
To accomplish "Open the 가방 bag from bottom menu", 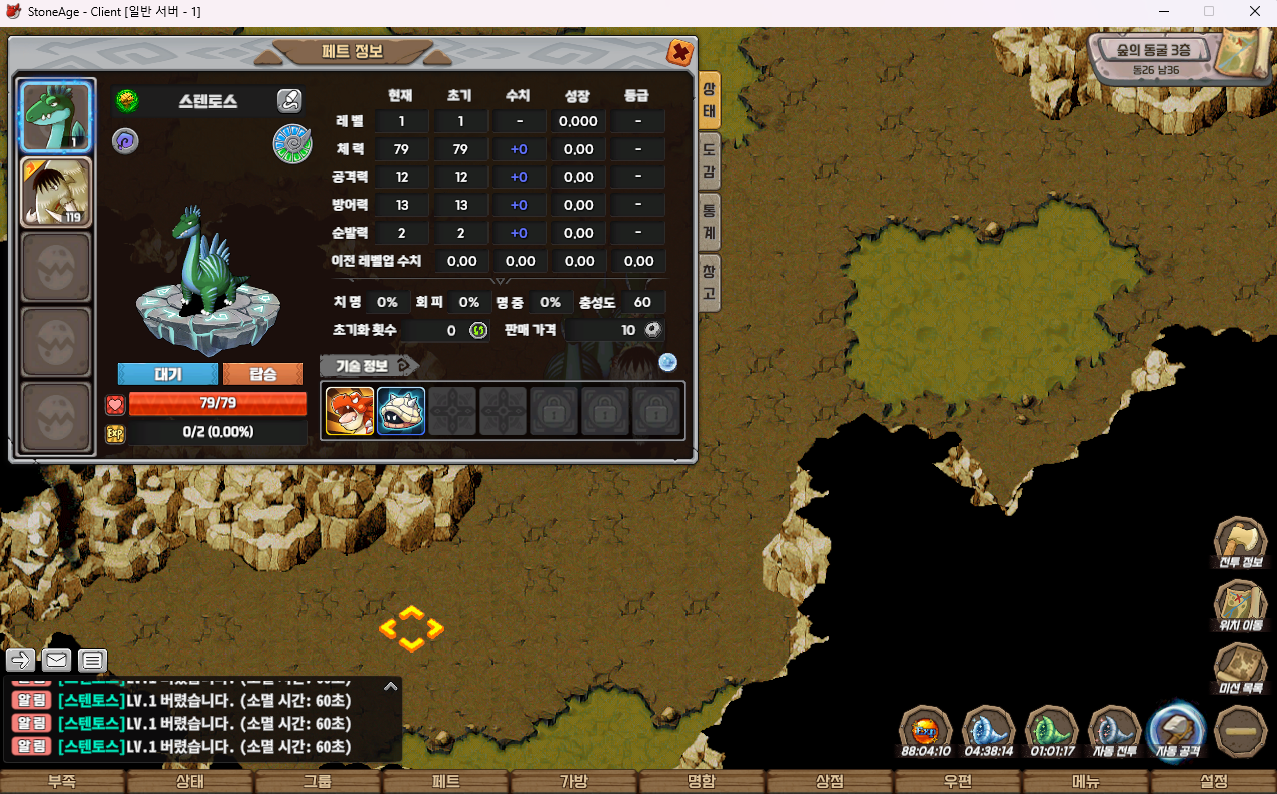I will 574,781.
